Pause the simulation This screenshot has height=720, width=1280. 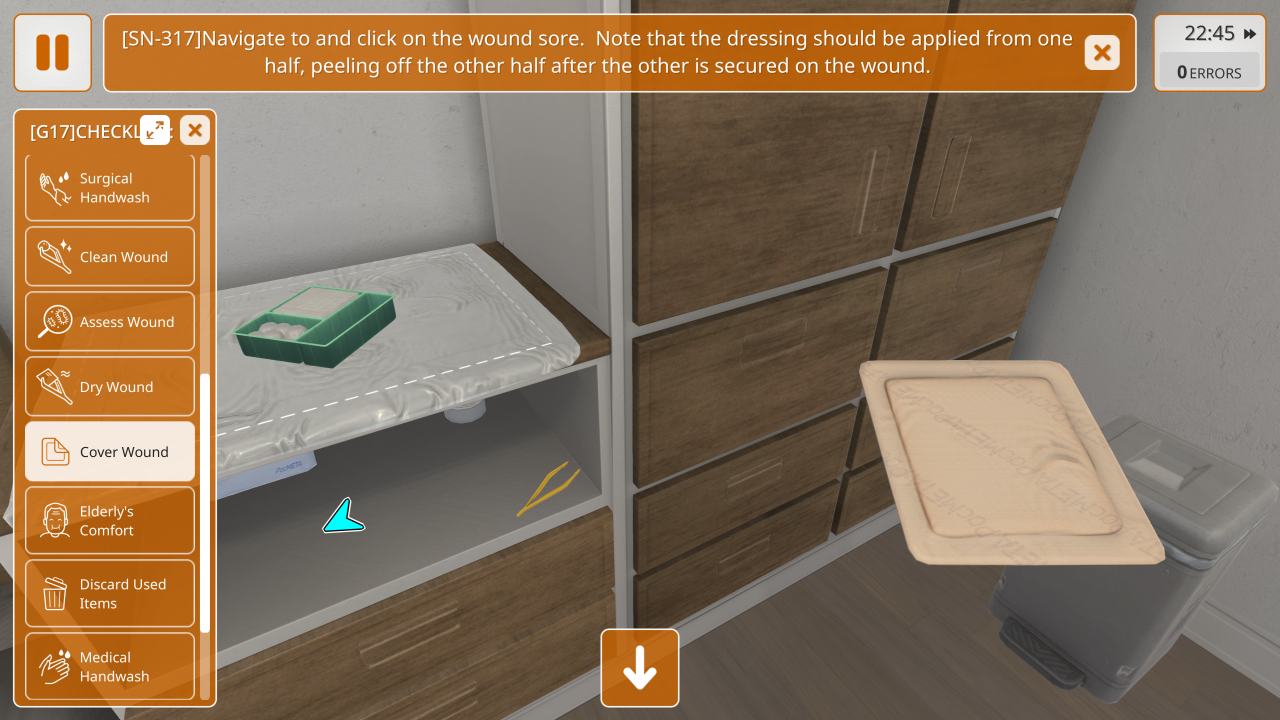click(x=52, y=53)
